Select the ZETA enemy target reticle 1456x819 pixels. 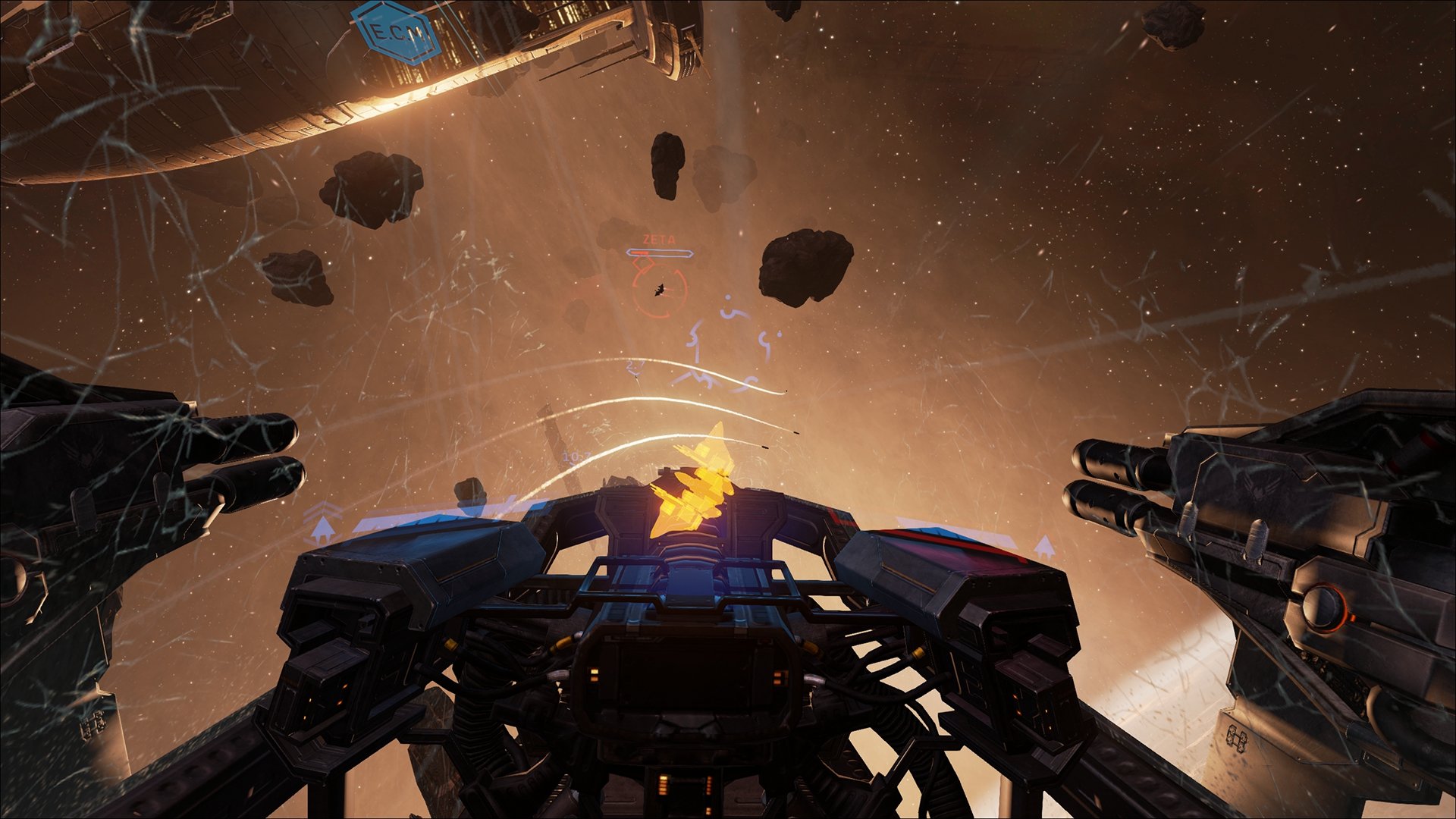coord(660,292)
